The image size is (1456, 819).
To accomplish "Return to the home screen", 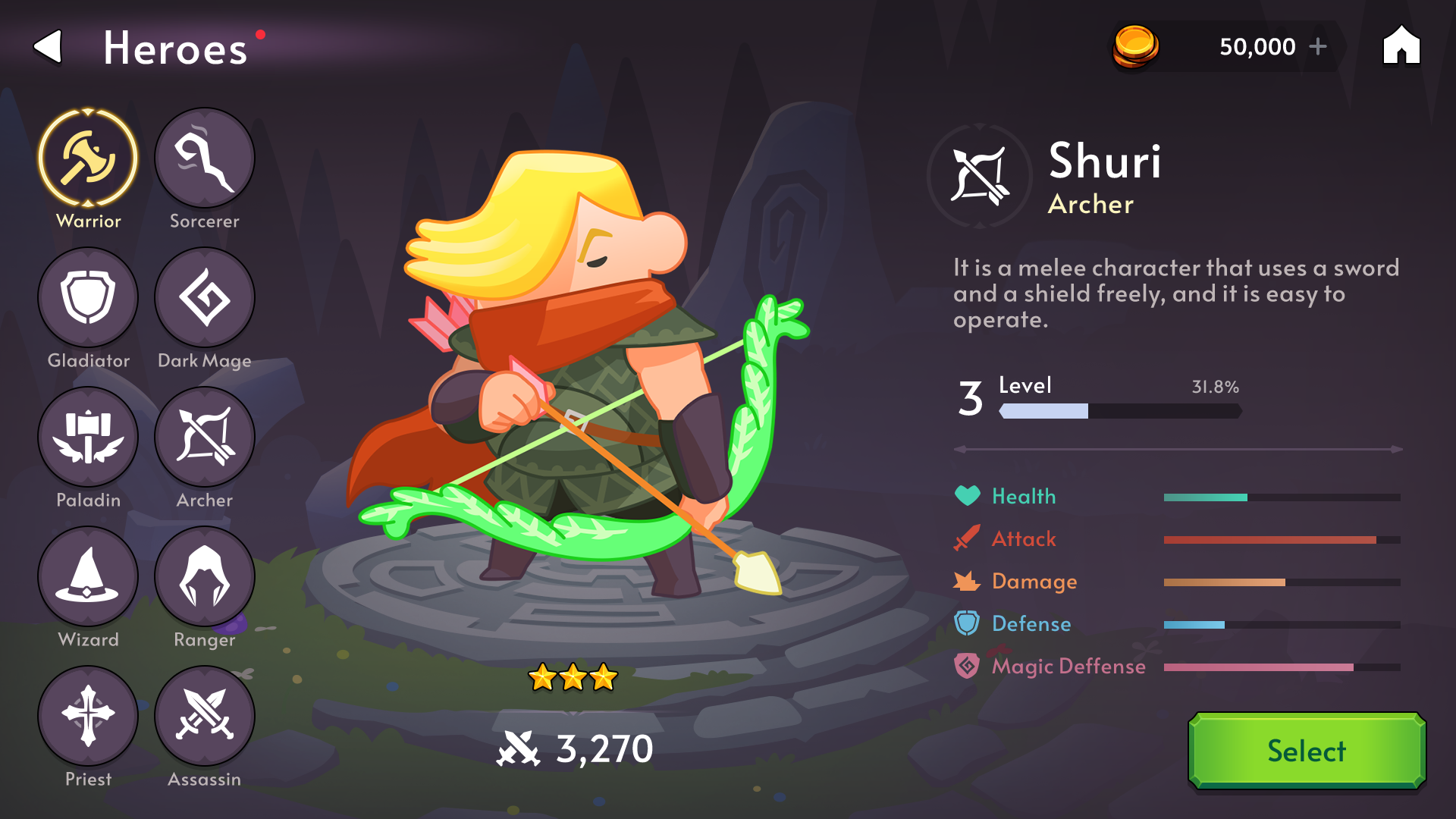I will (x=1401, y=45).
